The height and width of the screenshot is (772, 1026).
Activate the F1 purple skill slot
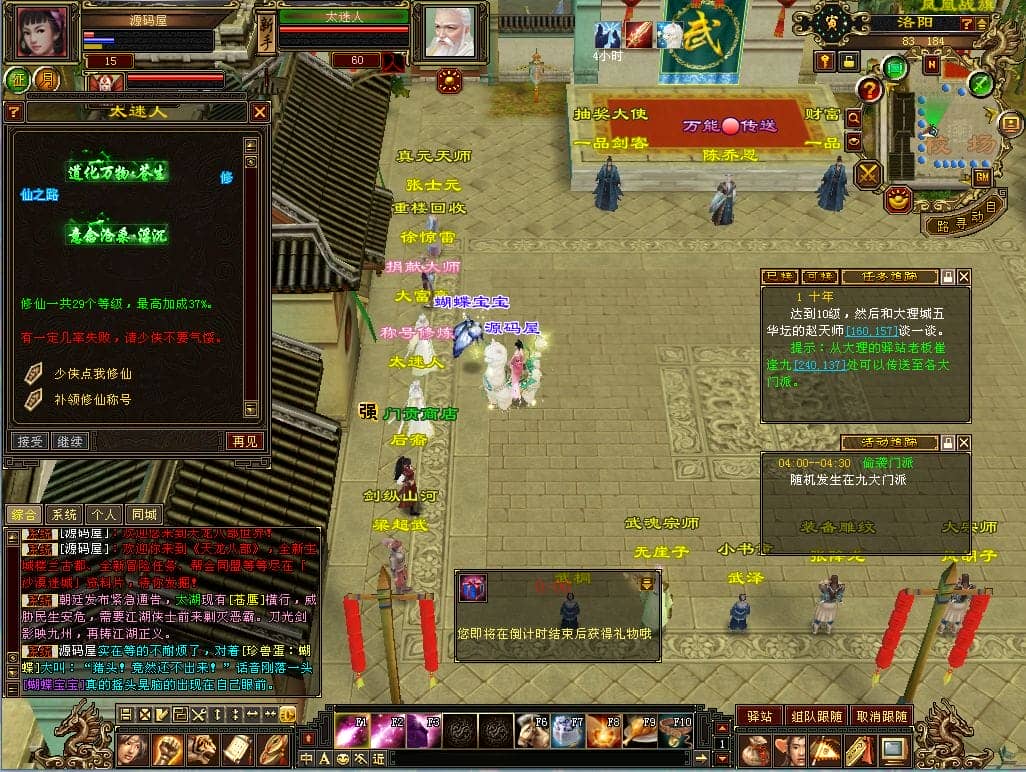click(350, 731)
